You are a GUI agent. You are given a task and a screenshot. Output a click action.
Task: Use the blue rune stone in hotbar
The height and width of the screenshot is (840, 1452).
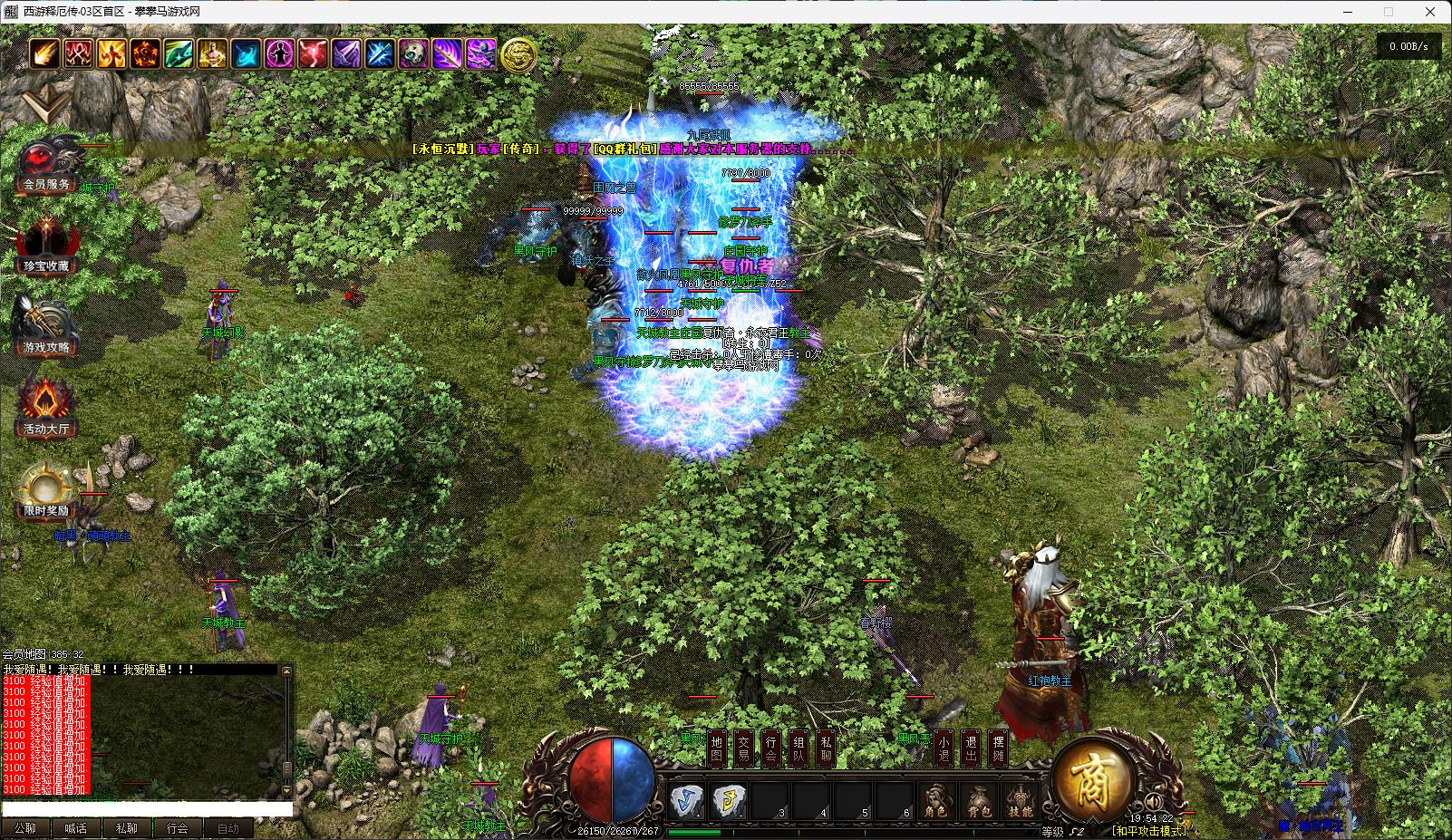pos(686,801)
